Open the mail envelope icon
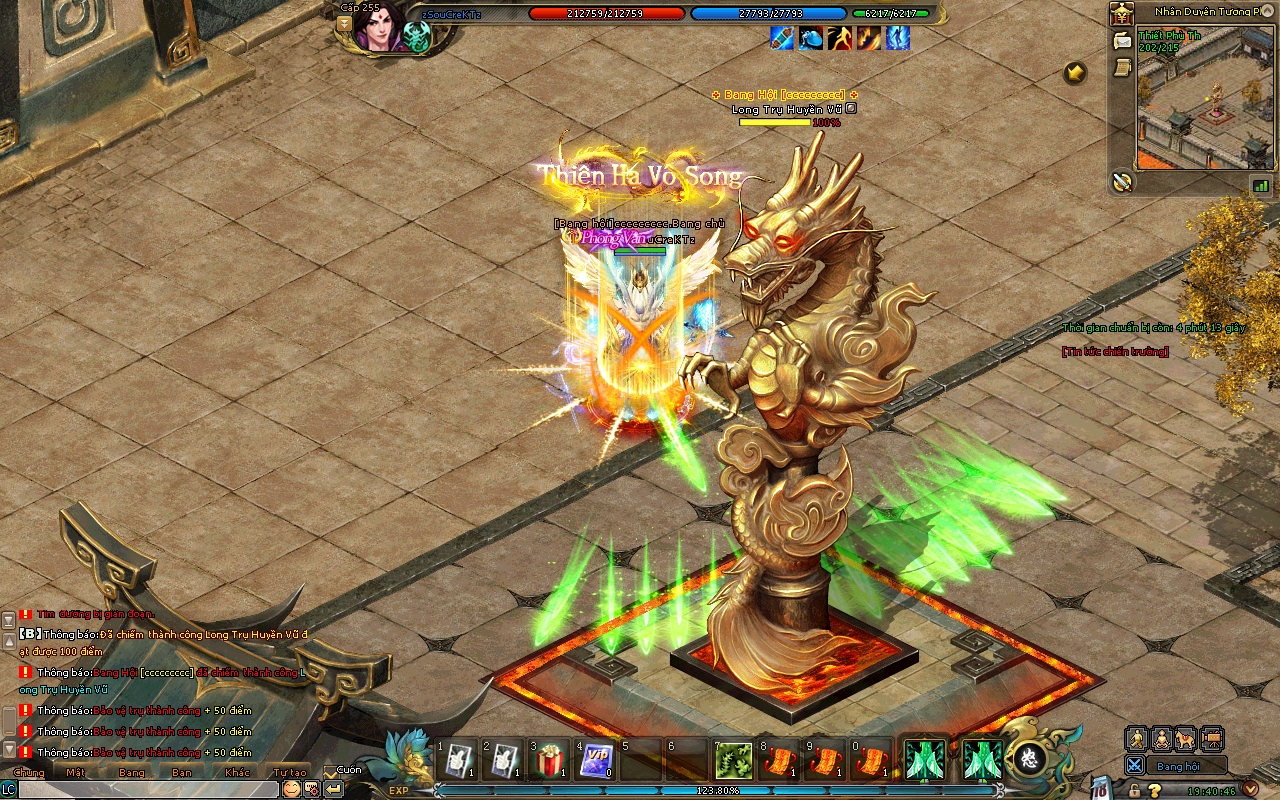Image resolution: width=1280 pixels, height=800 pixels. 1122,41
